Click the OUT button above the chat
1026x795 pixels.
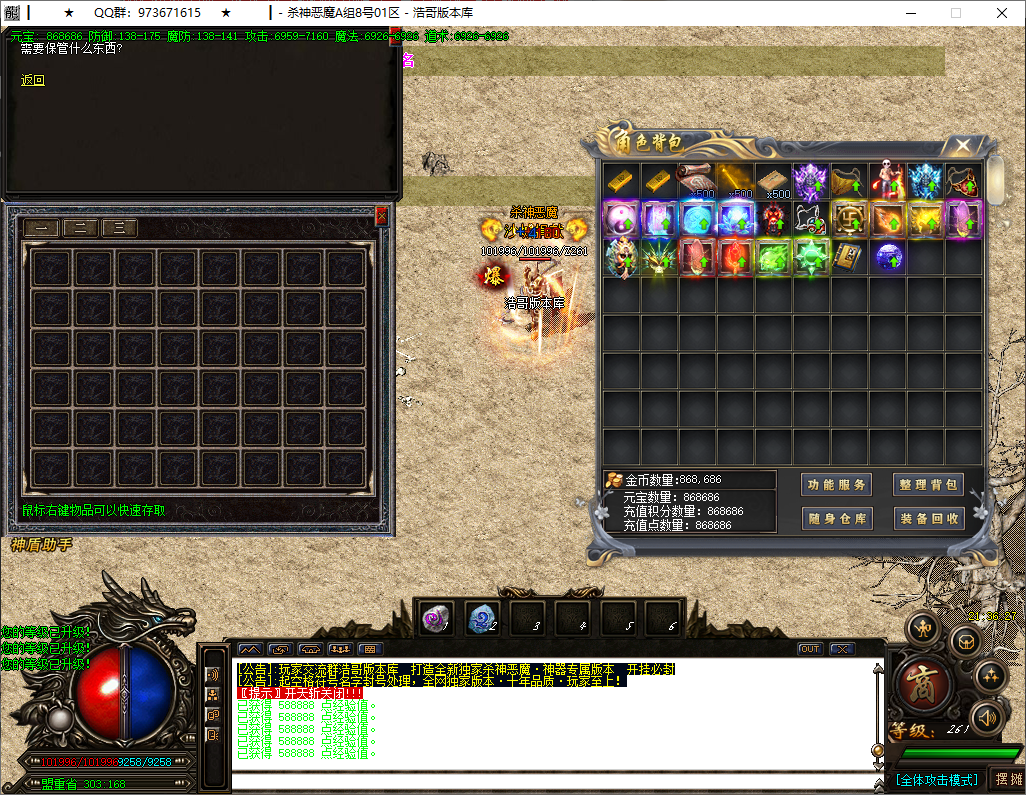(x=809, y=649)
